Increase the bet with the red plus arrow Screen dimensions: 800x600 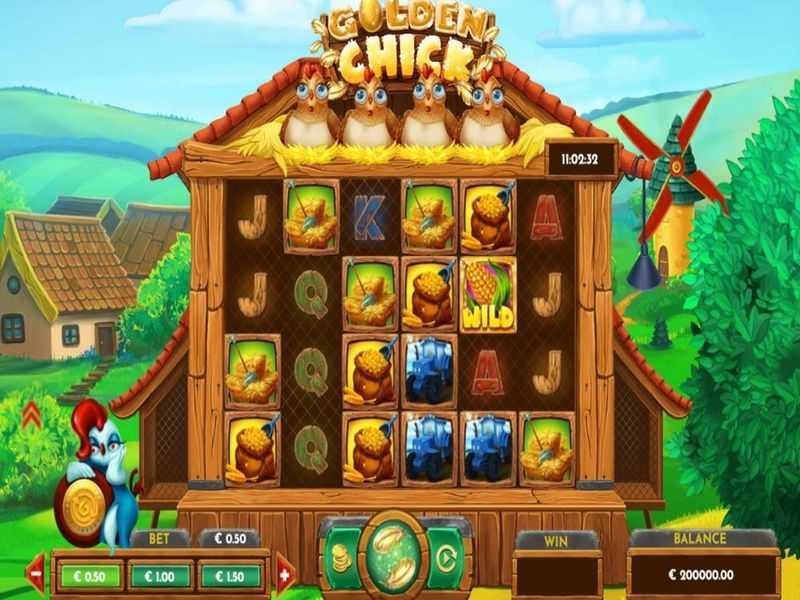tap(285, 575)
